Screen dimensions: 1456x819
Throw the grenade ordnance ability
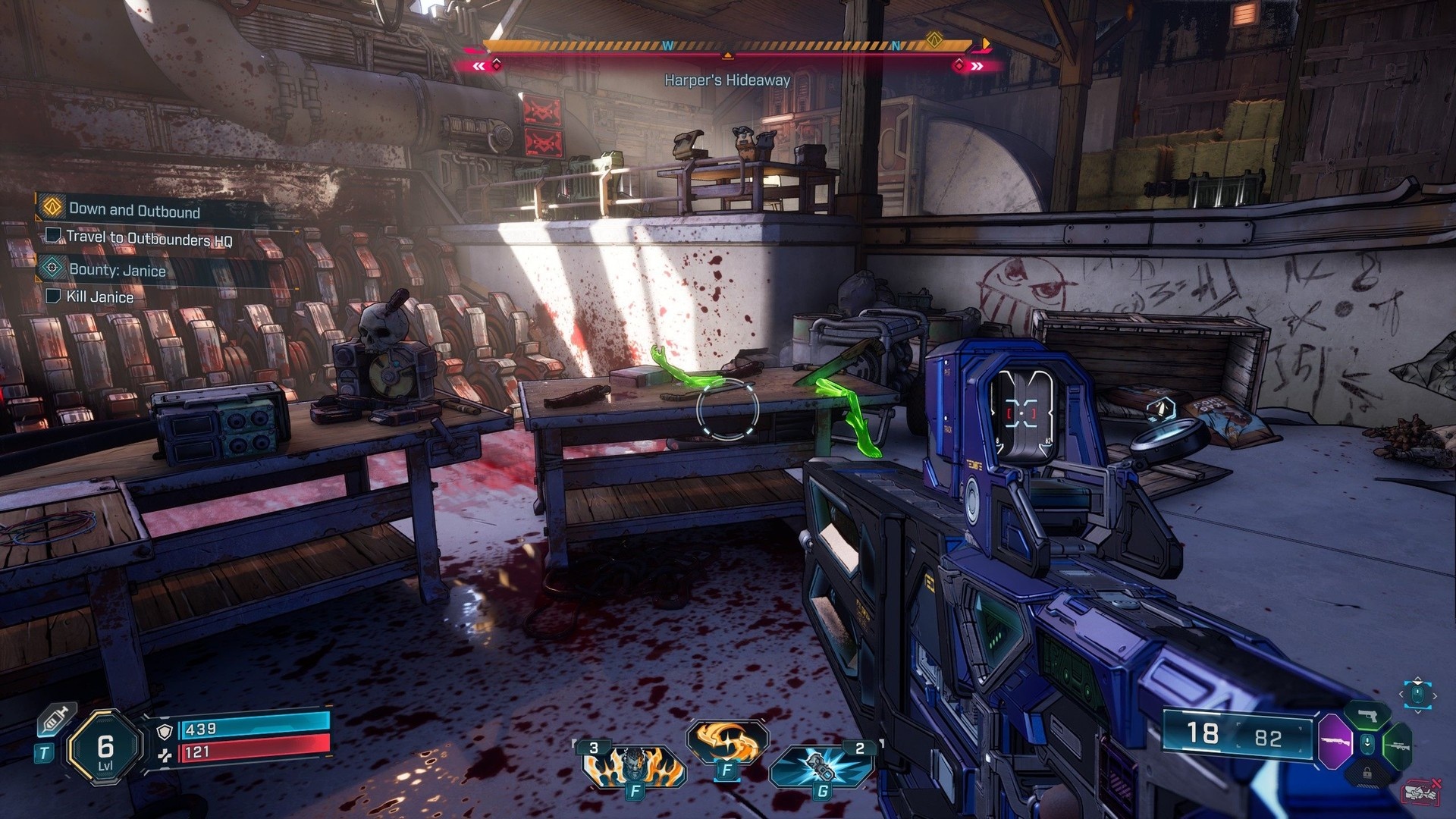pyautogui.click(x=822, y=767)
